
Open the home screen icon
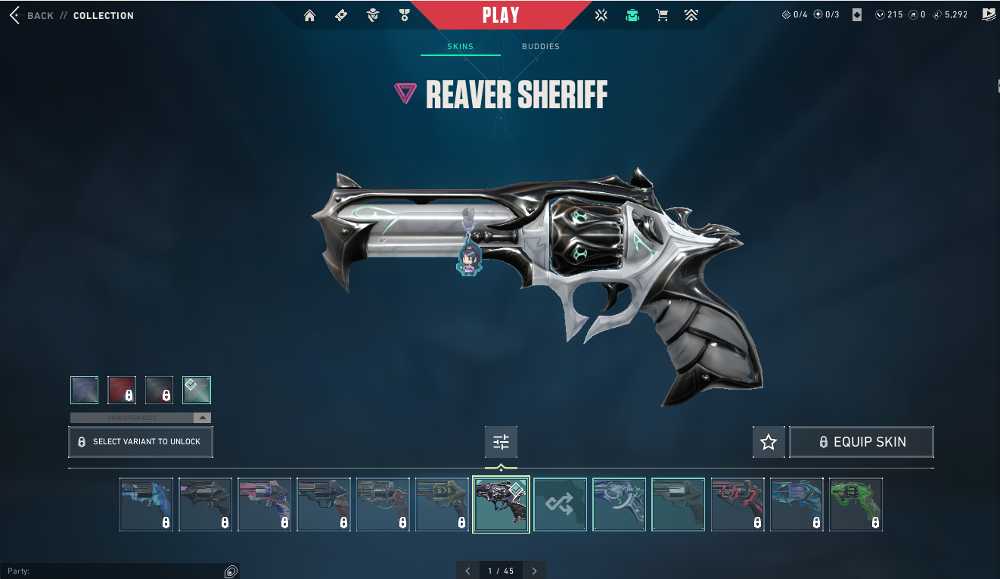(310, 16)
